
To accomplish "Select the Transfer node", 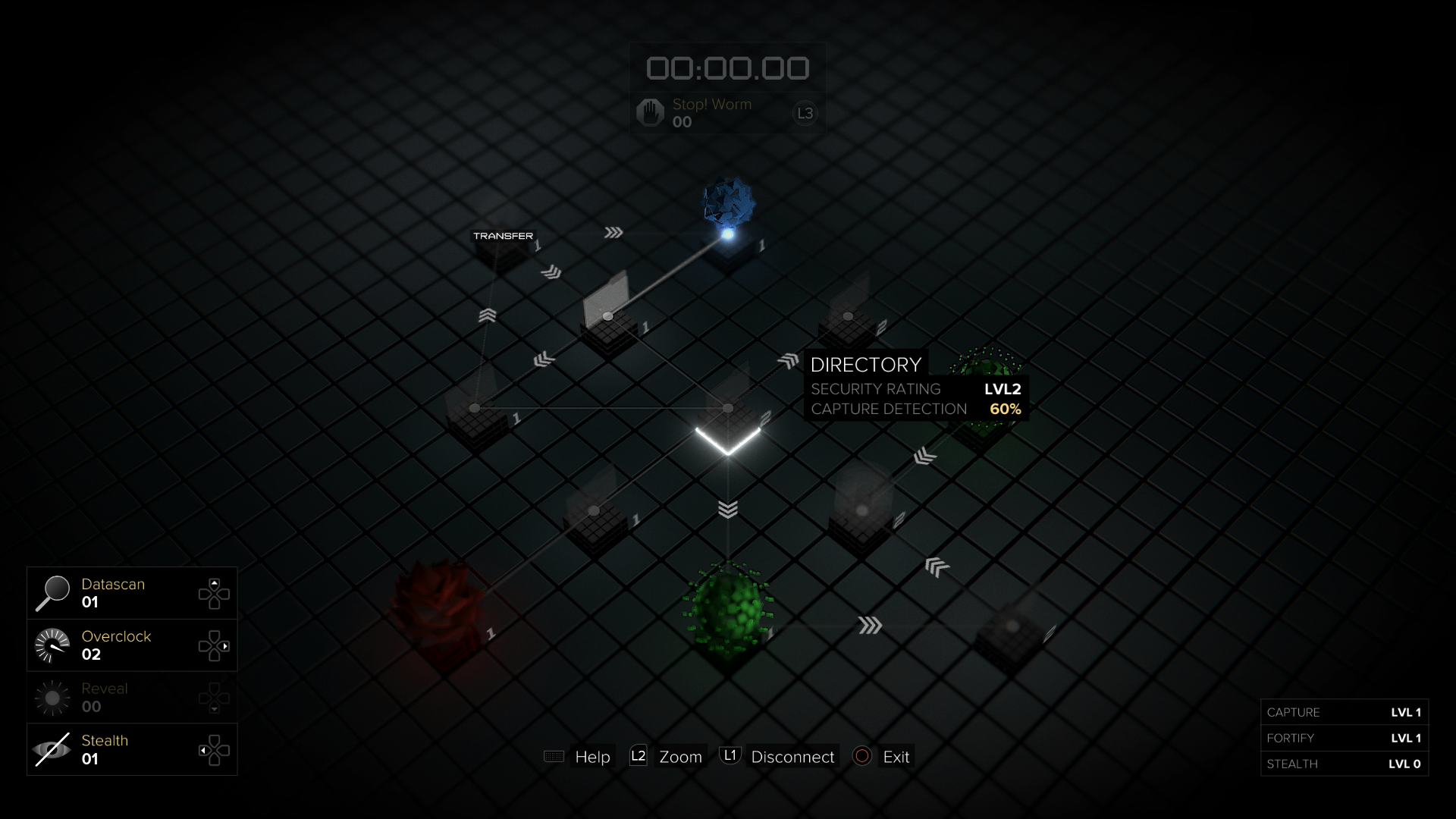I will [504, 250].
